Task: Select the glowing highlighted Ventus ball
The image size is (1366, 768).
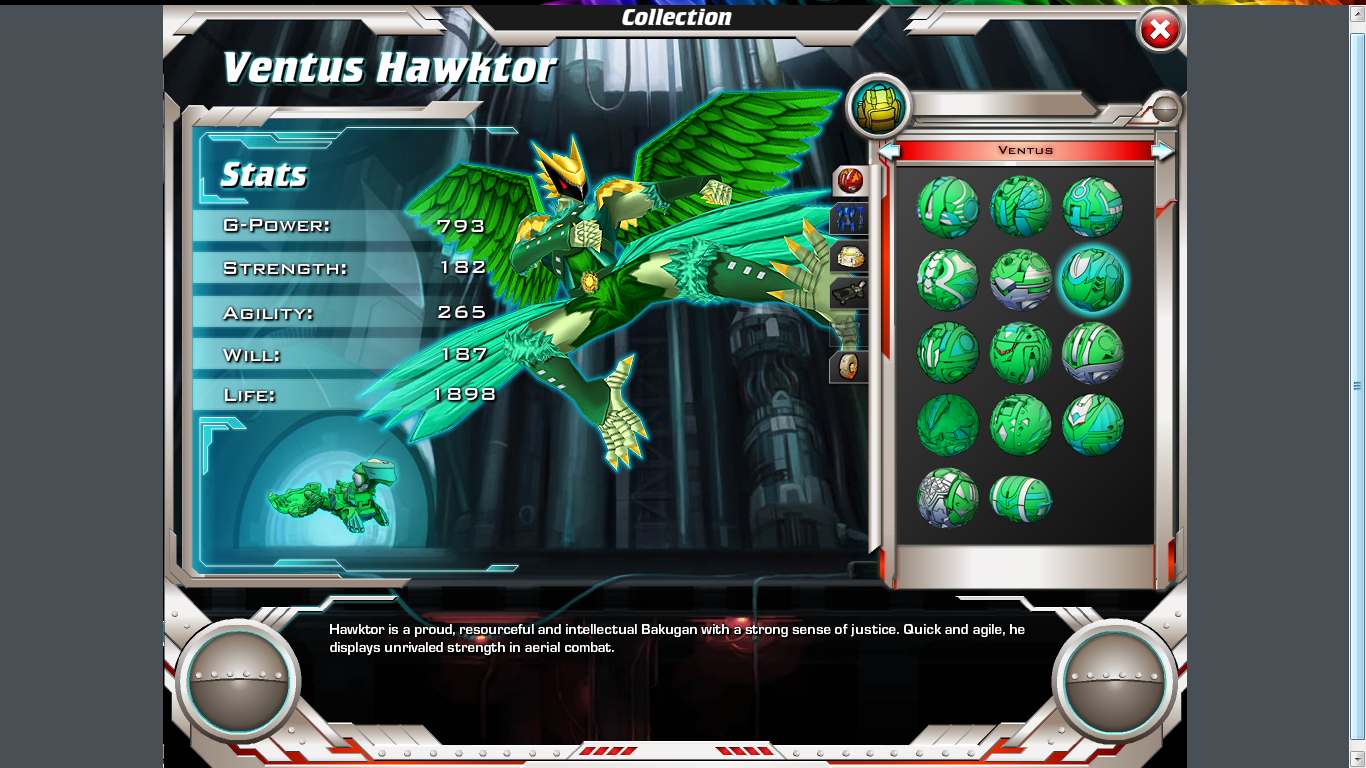Action: [1092, 280]
